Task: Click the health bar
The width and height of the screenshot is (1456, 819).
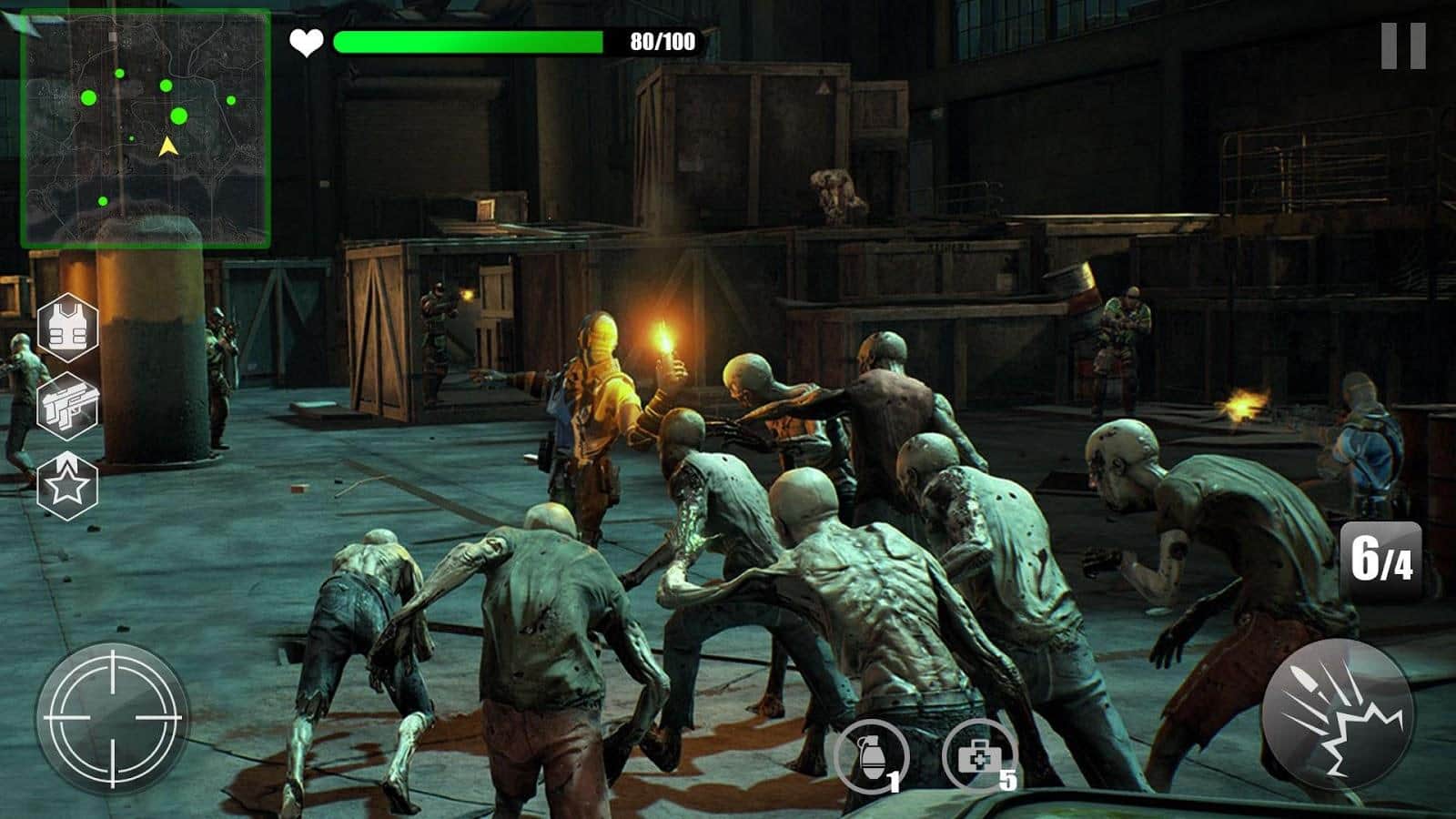Action: 469,40
